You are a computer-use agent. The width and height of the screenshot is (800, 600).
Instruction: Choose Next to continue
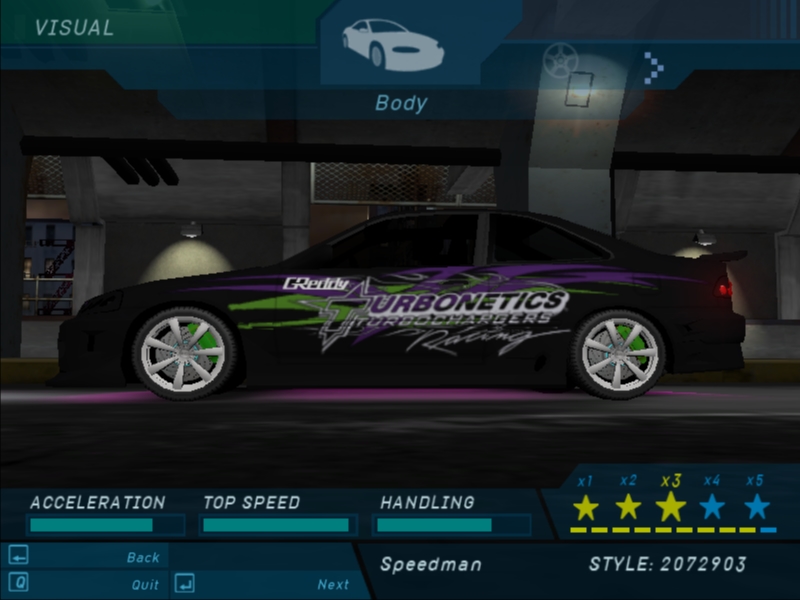click(333, 584)
